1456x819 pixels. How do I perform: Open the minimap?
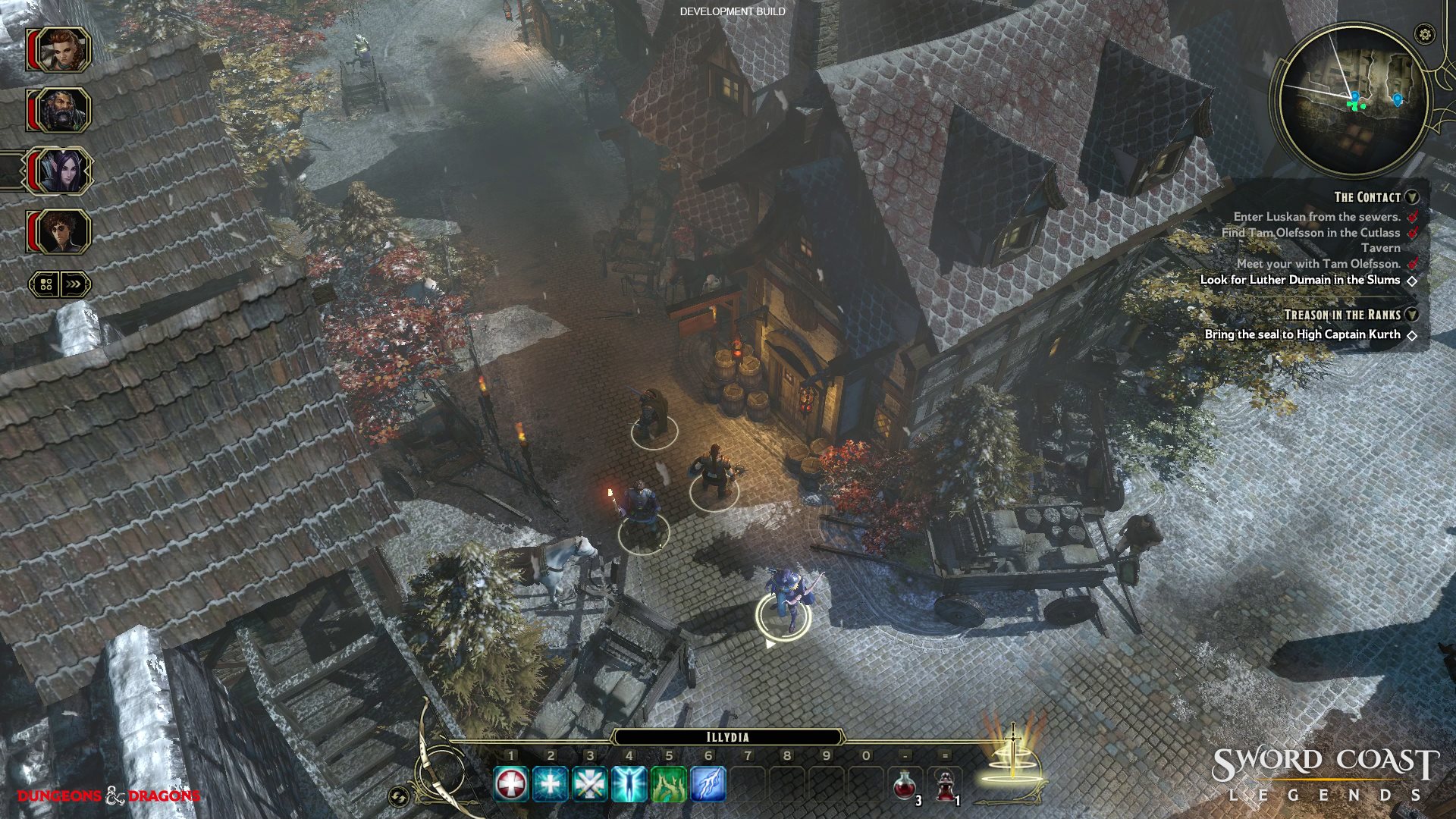point(1353,100)
